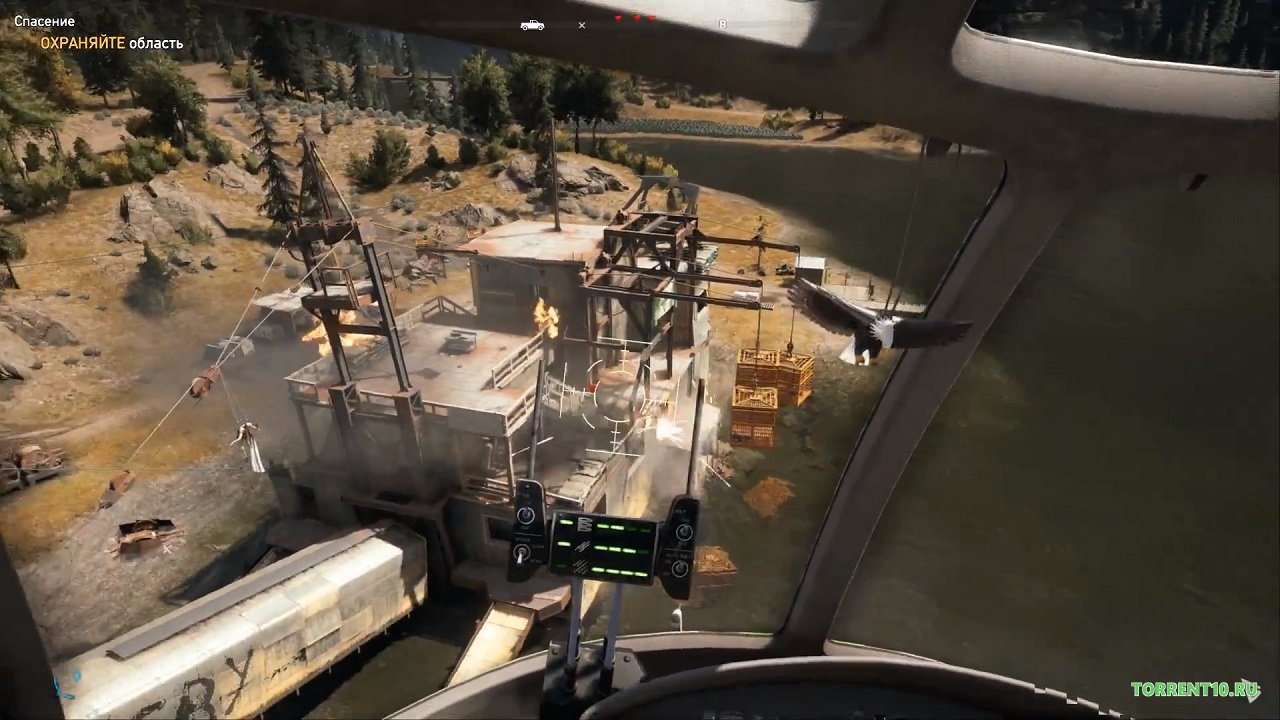Viewport: 1280px width, 720px height.
Task: Click the truck icon on the compass
Action: (x=532, y=25)
